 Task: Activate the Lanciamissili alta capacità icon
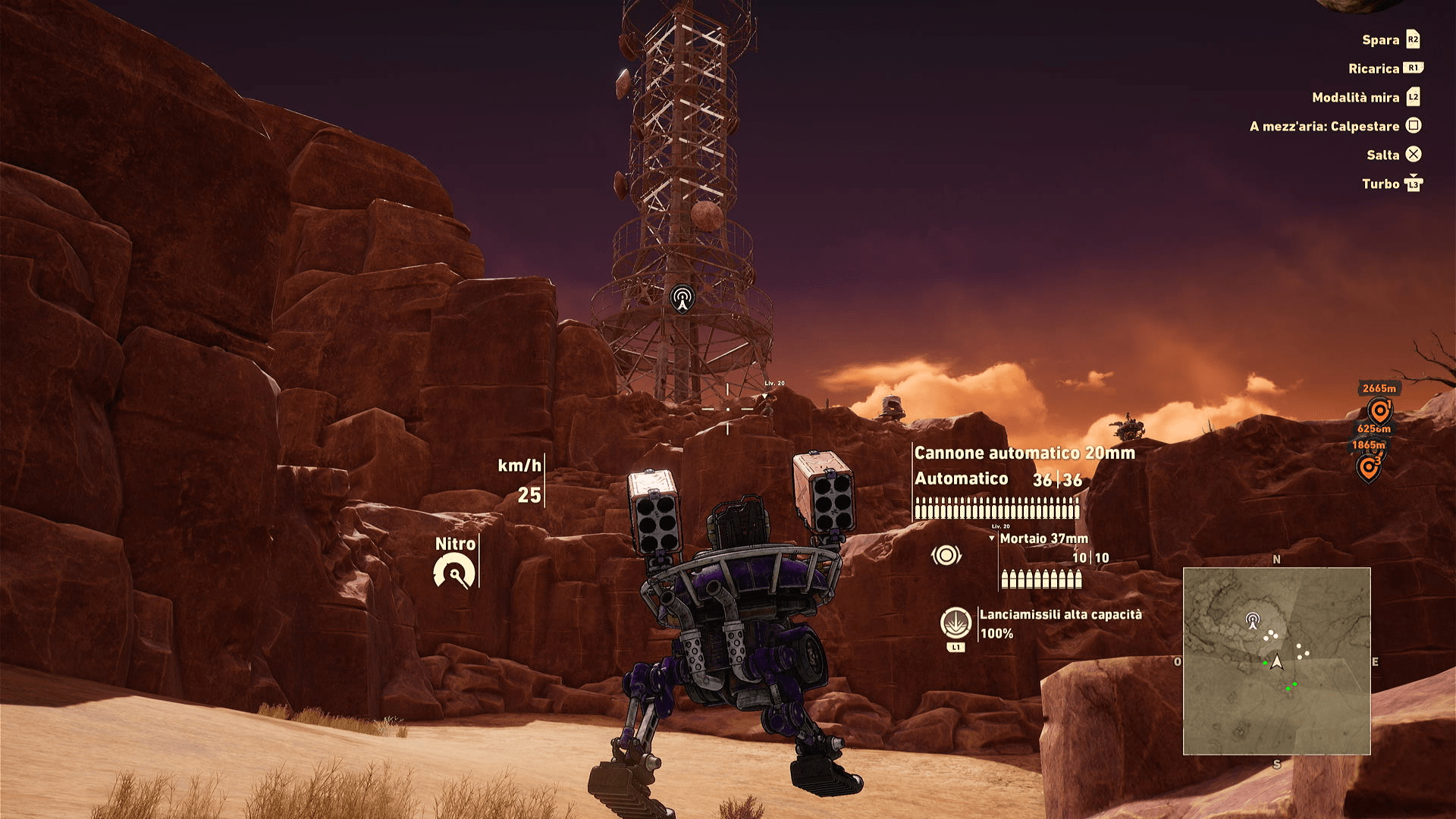[x=955, y=623]
